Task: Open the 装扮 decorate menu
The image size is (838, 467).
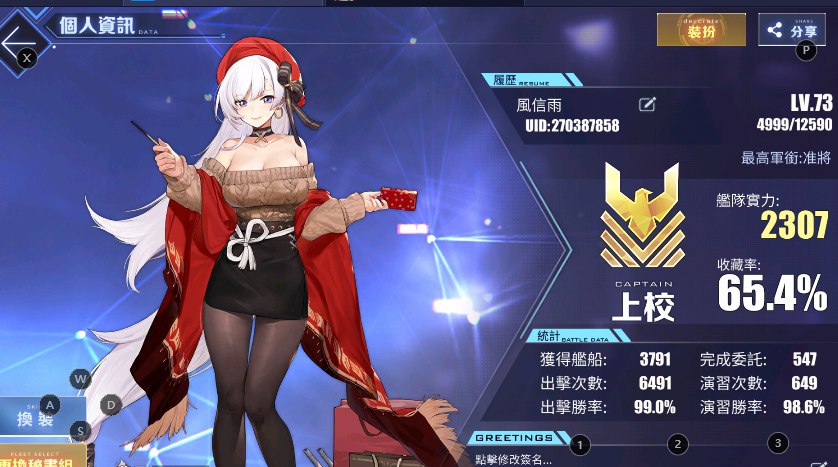Action: pos(700,30)
